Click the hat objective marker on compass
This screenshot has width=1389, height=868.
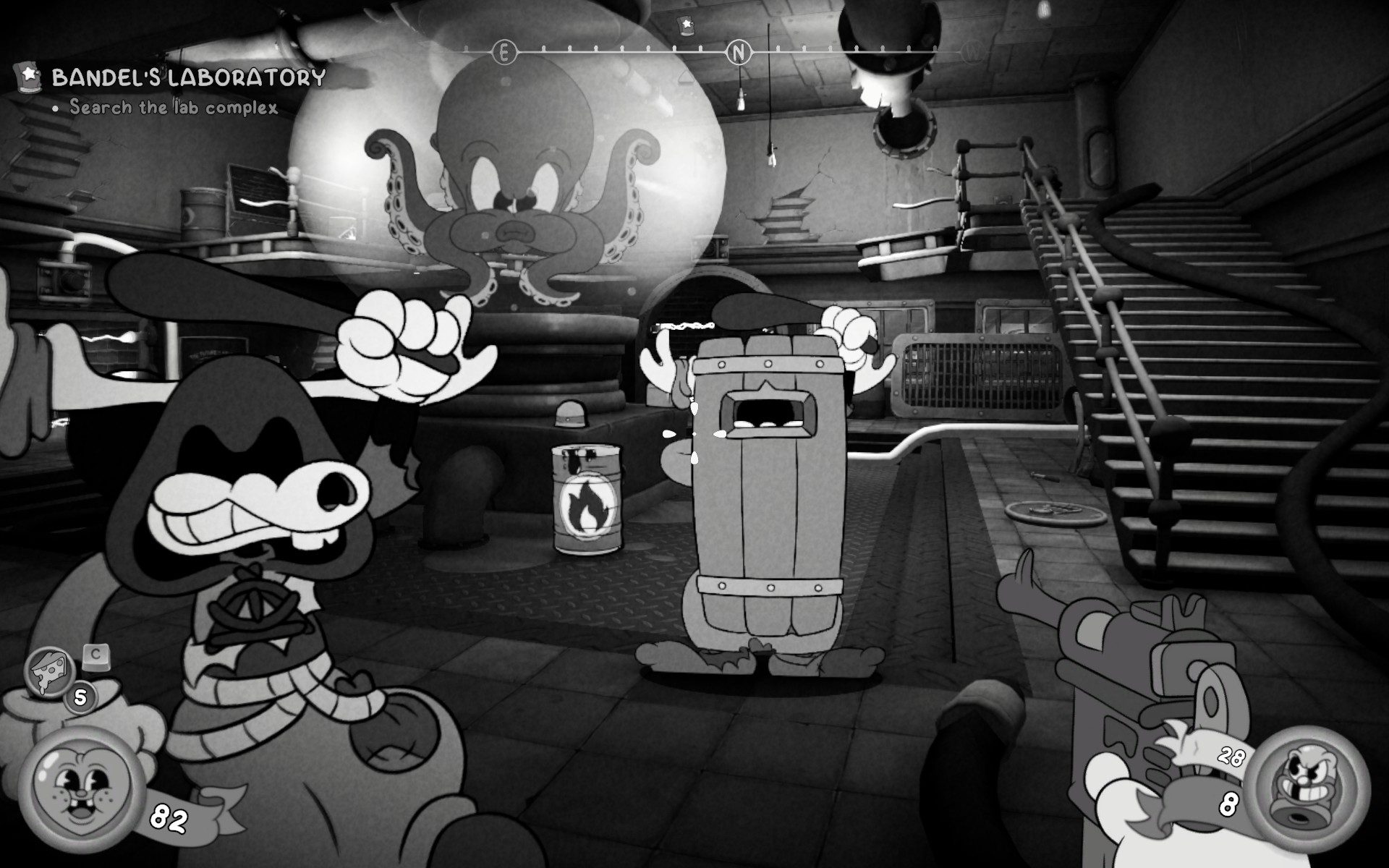(685, 24)
